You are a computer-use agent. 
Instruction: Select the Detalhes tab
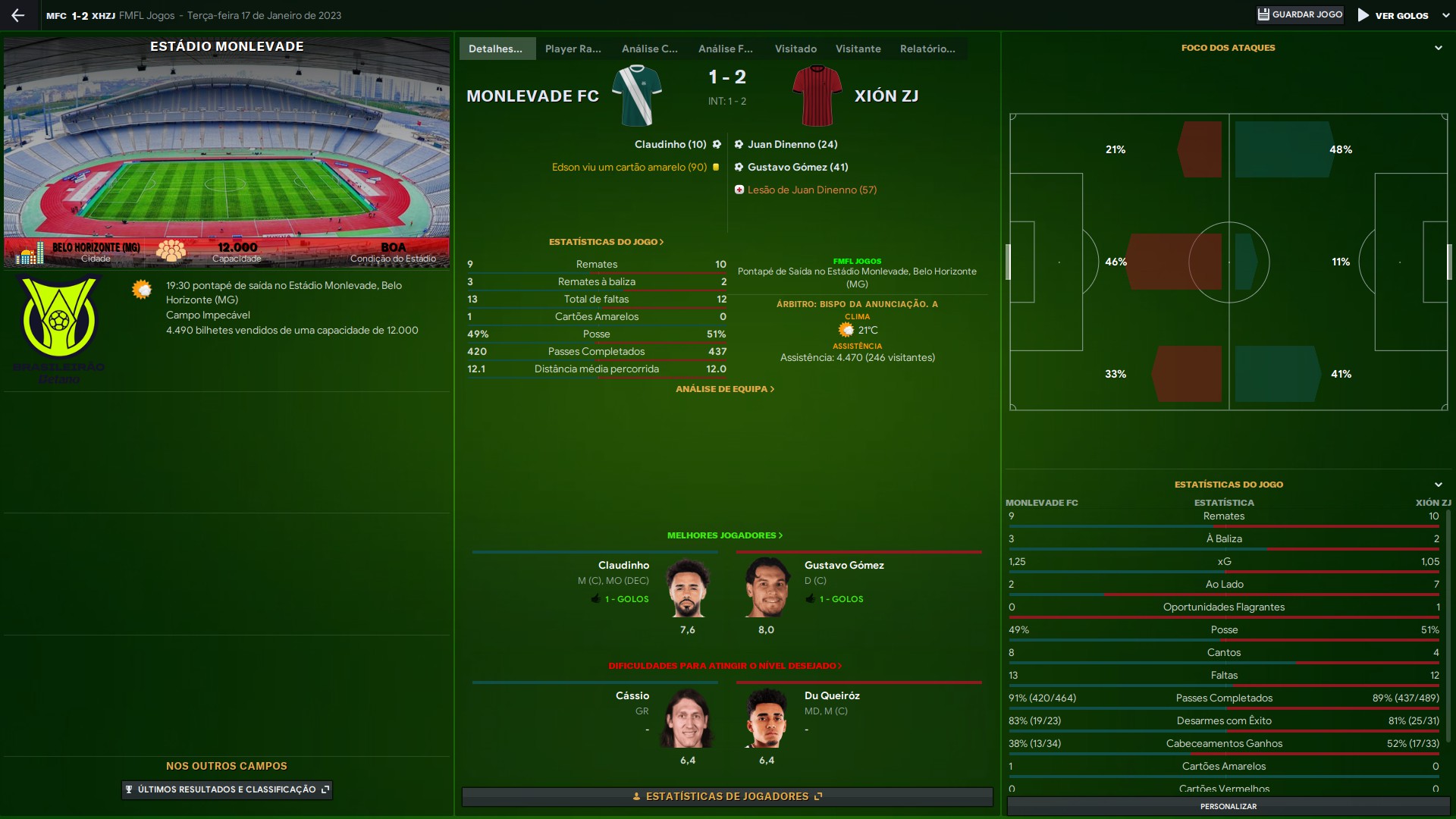(x=496, y=49)
